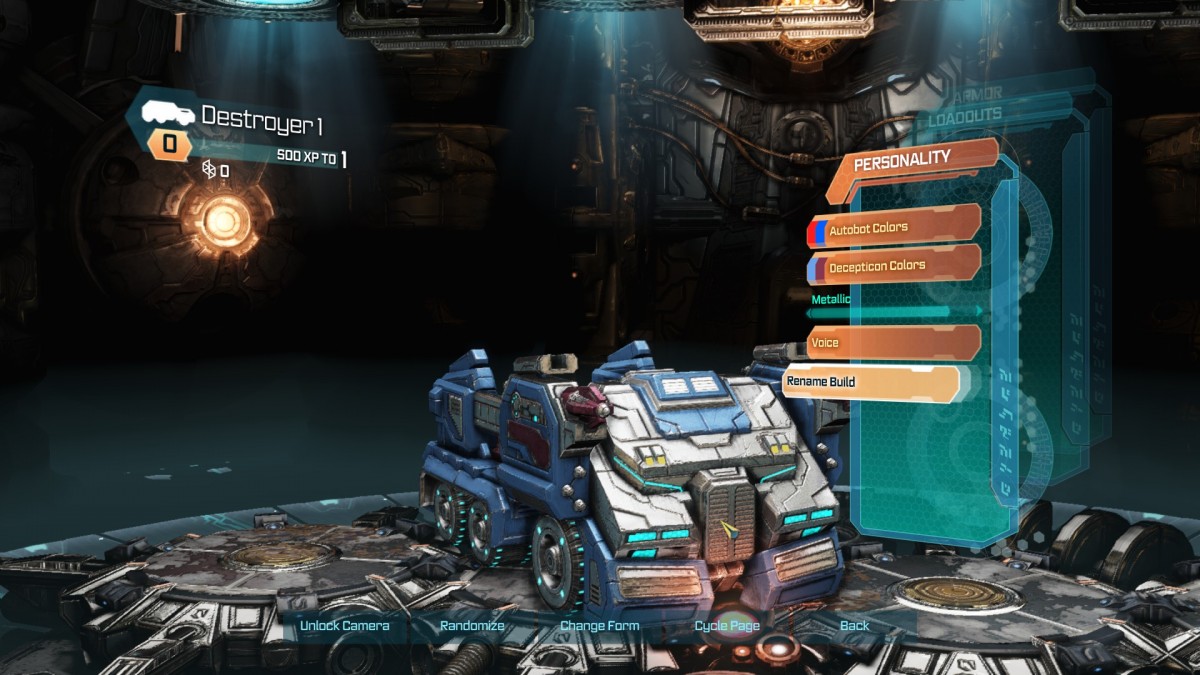Go Back from customization
This screenshot has width=1200, height=675.
click(x=854, y=626)
